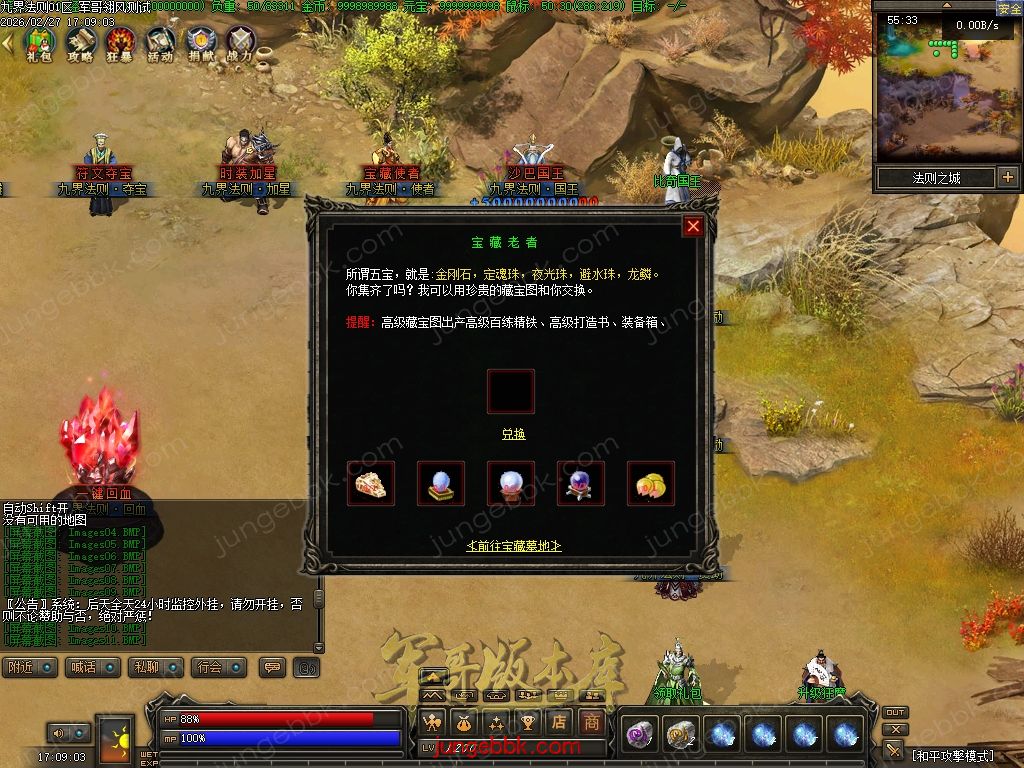Collapse the top icon bar arrow
This screenshot has width=1024, height=768.
[8, 43]
